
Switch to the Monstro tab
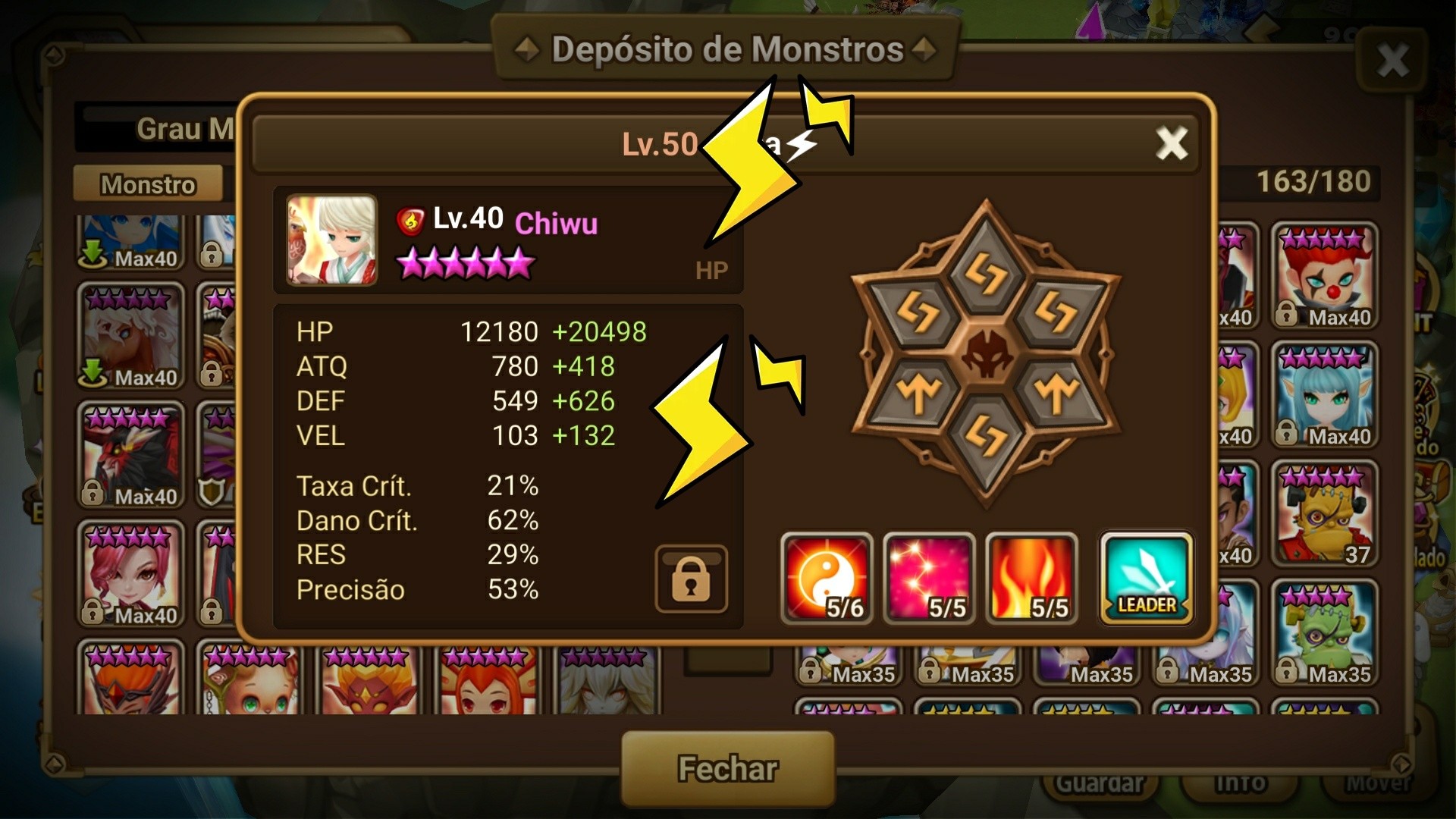point(149,184)
